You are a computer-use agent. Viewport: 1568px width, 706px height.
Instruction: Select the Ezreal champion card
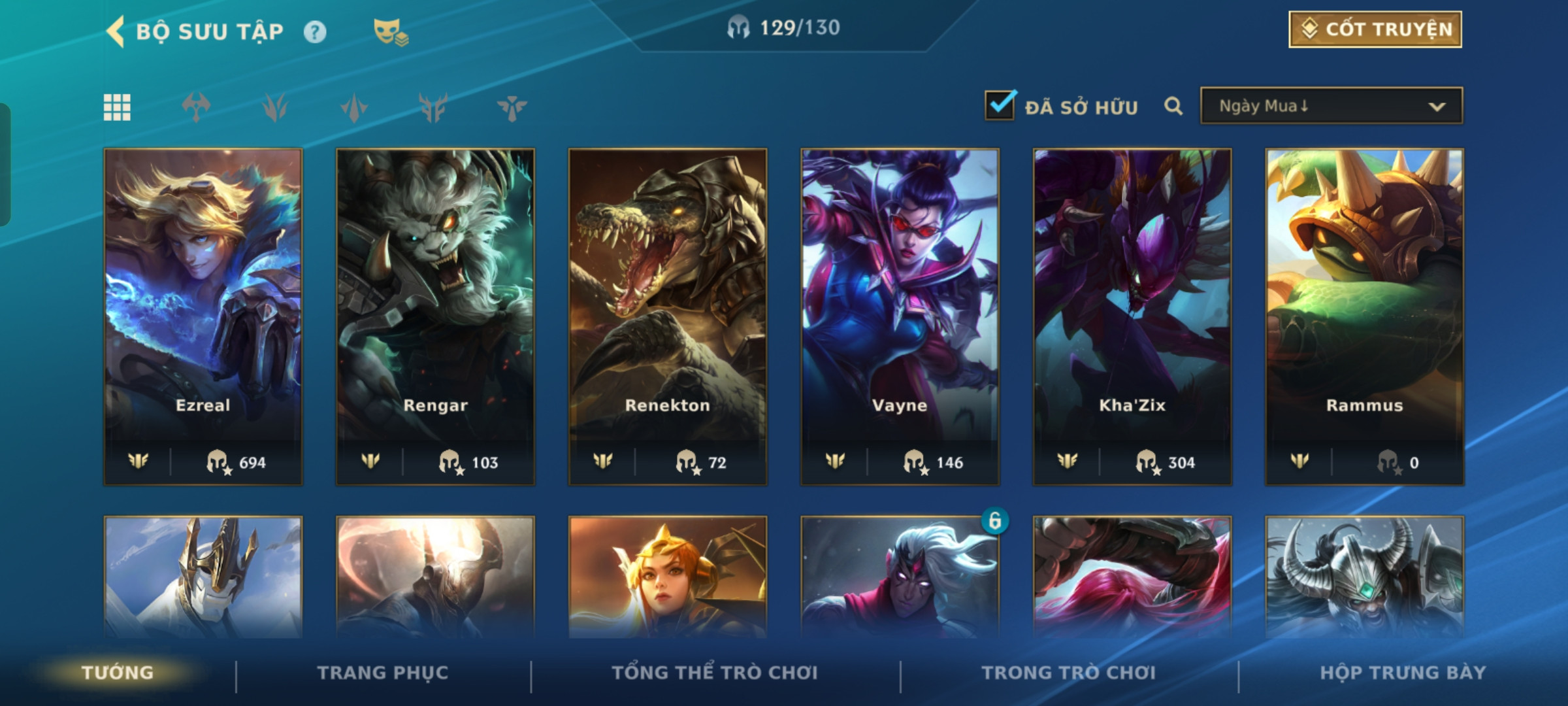click(x=203, y=316)
